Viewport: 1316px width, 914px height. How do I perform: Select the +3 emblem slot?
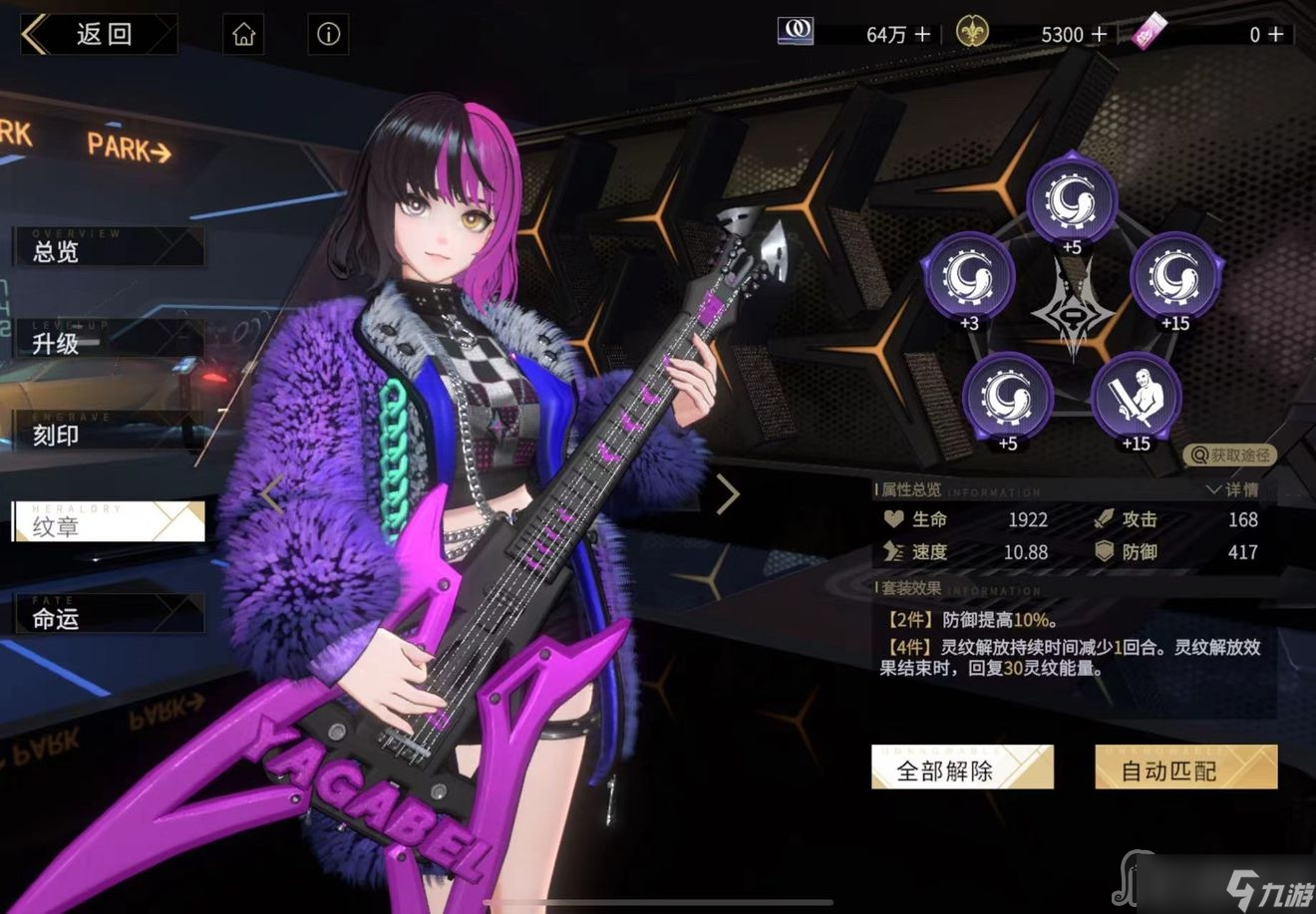tap(969, 277)
